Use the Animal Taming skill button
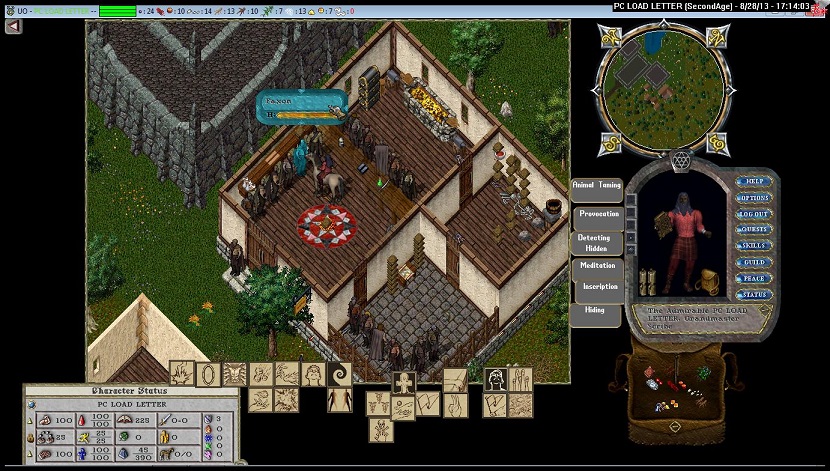The width and height of the screenshot is (830, 471). (596, 186)
